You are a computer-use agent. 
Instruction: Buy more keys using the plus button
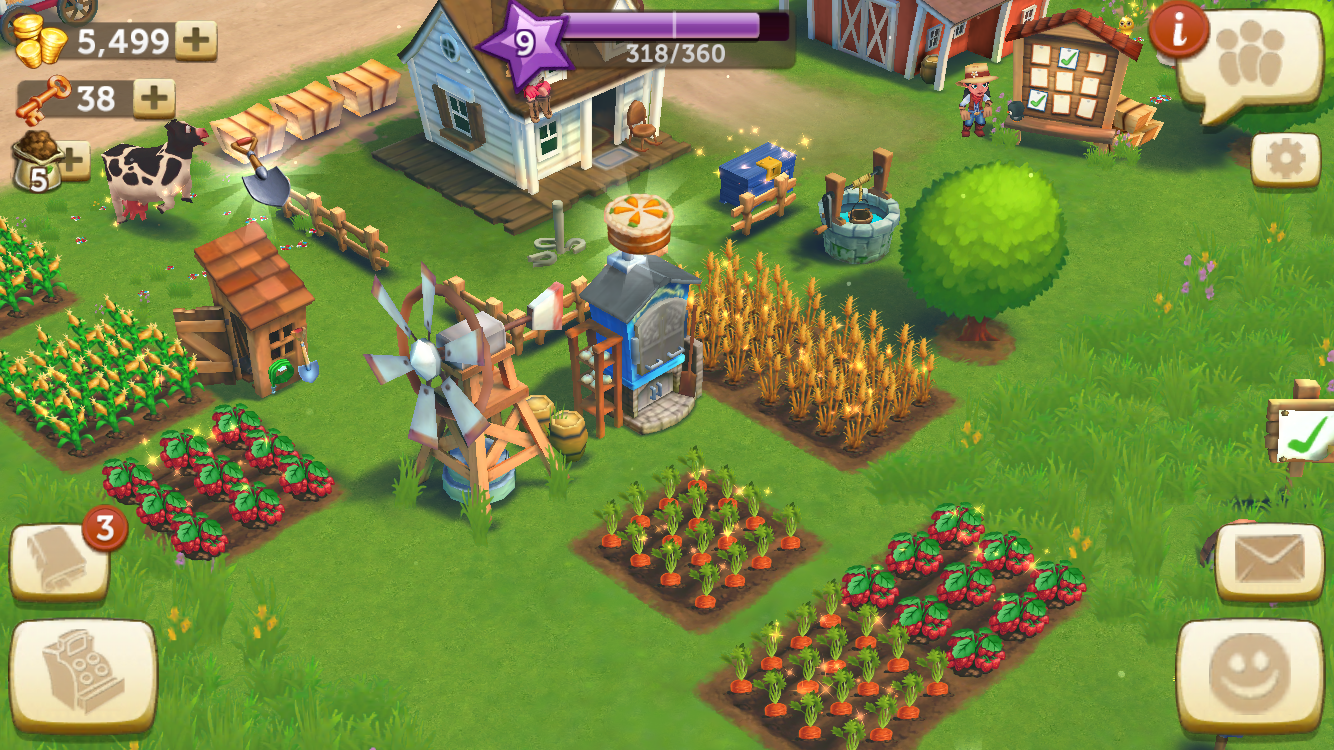pyautogui.click(x=155, y=98)
